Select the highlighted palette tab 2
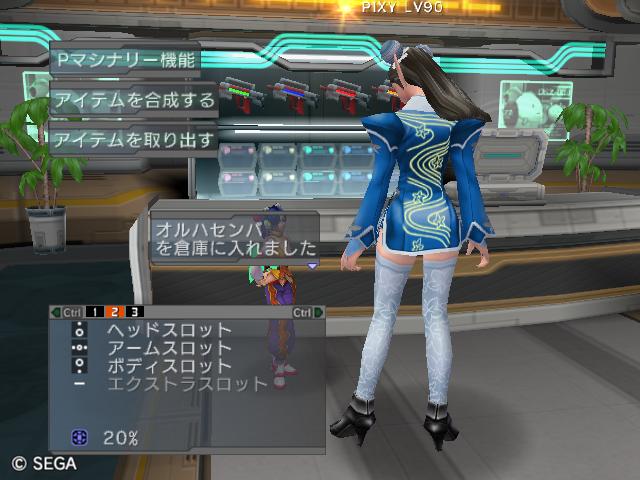This screenshot has height=480, width=640. click(x=114, y=312)
